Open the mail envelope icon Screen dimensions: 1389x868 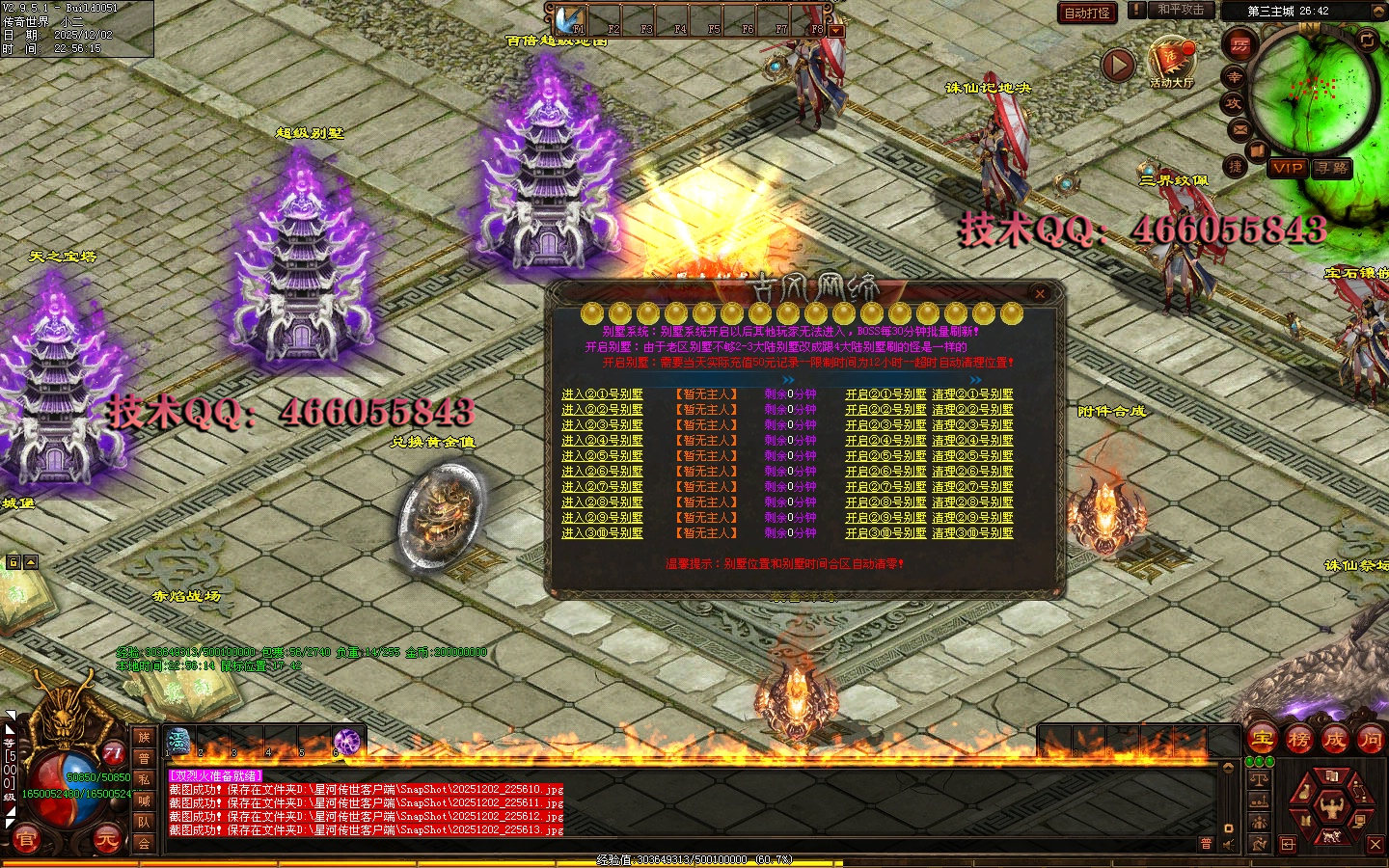tap(1239, 129)
